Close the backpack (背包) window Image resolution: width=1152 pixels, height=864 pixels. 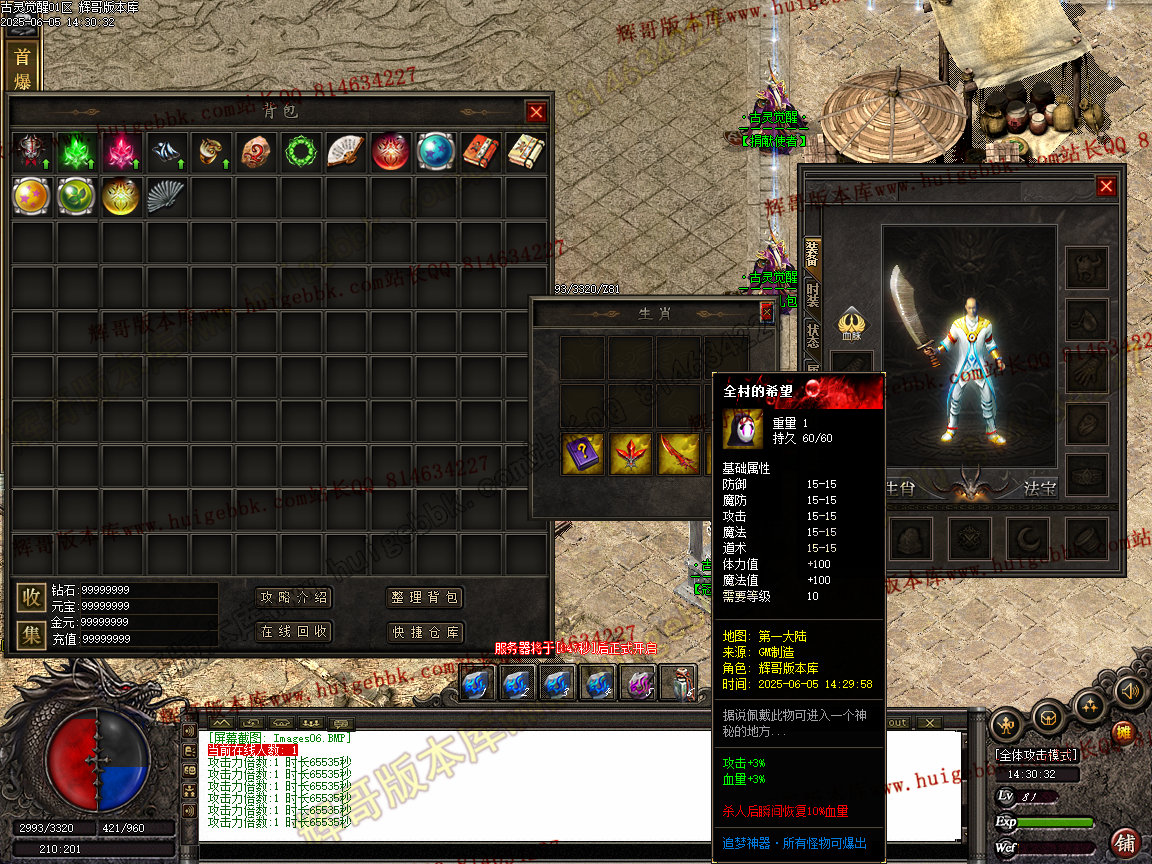coord(536,112)
